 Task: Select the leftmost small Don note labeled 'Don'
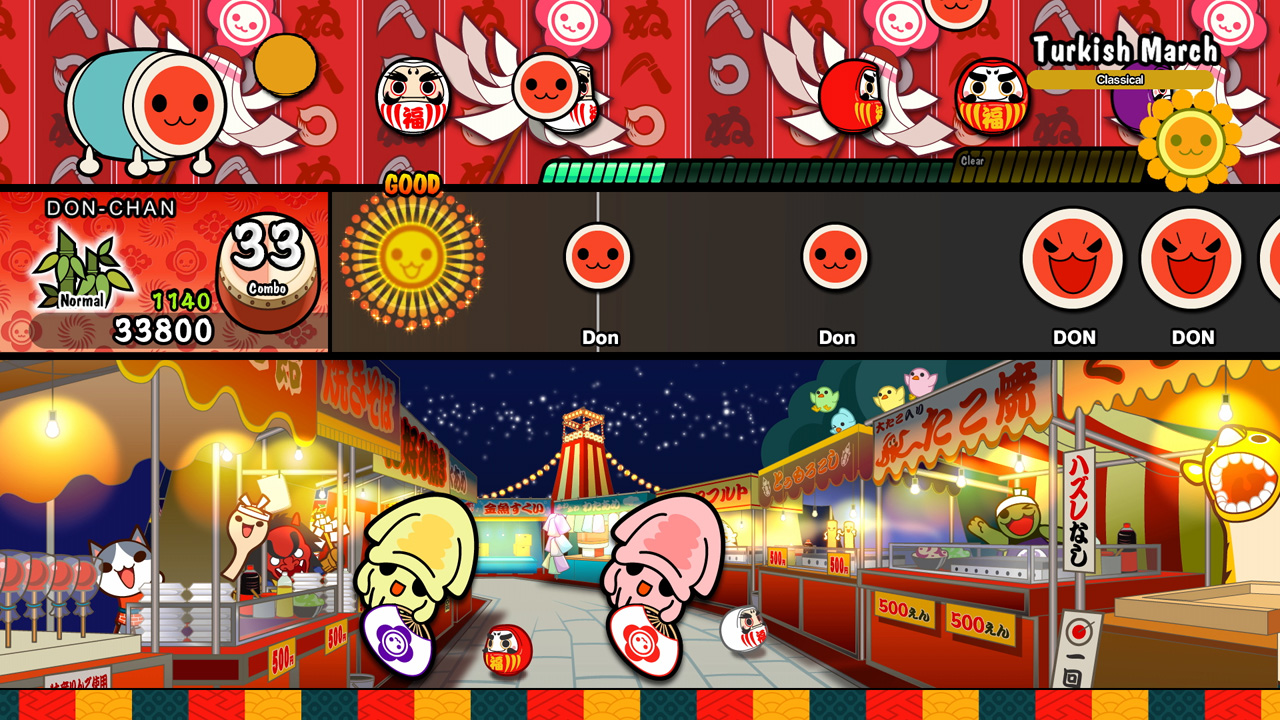pos(600,258)
